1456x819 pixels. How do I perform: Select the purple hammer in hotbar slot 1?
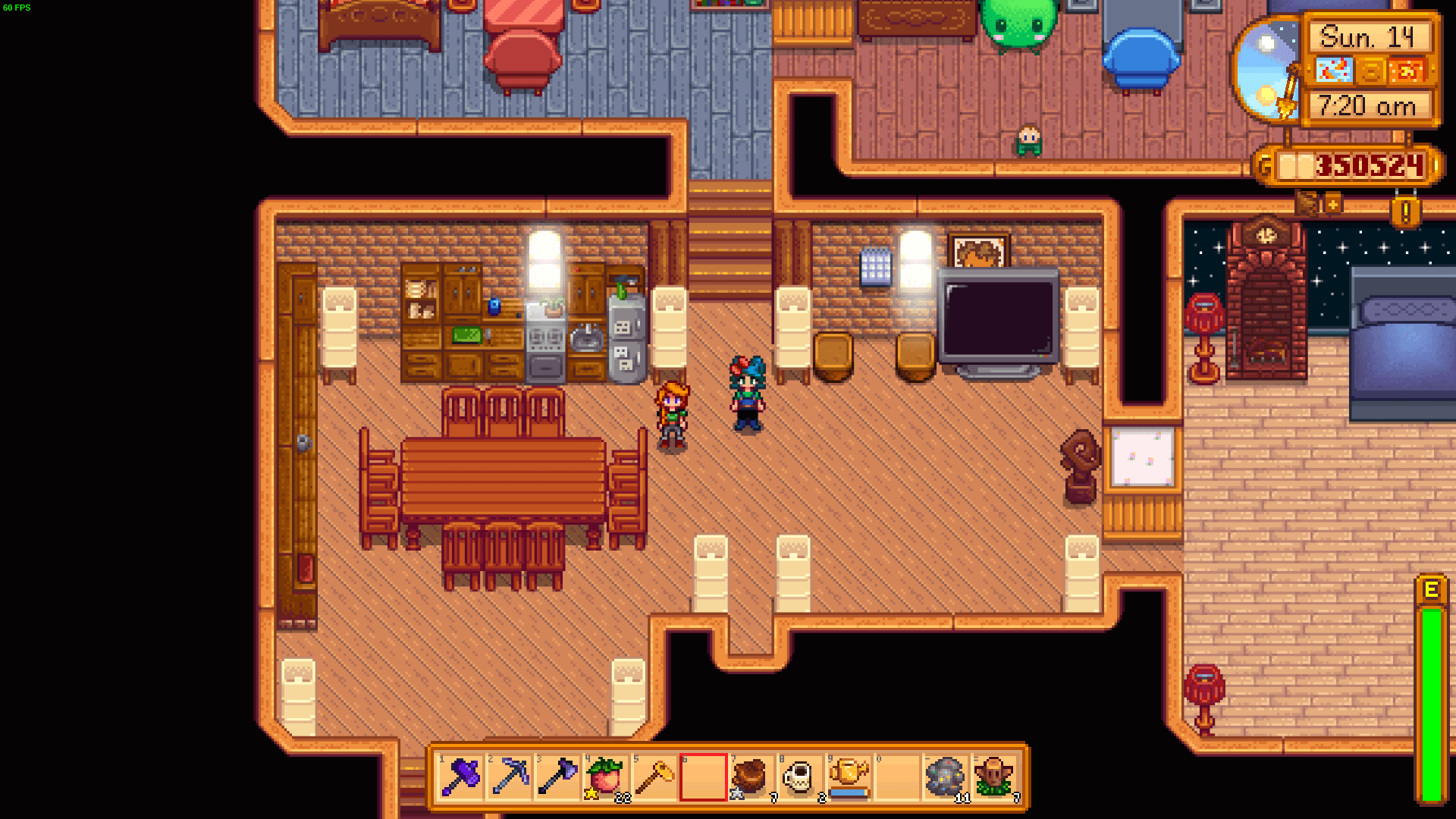point(461,777)
